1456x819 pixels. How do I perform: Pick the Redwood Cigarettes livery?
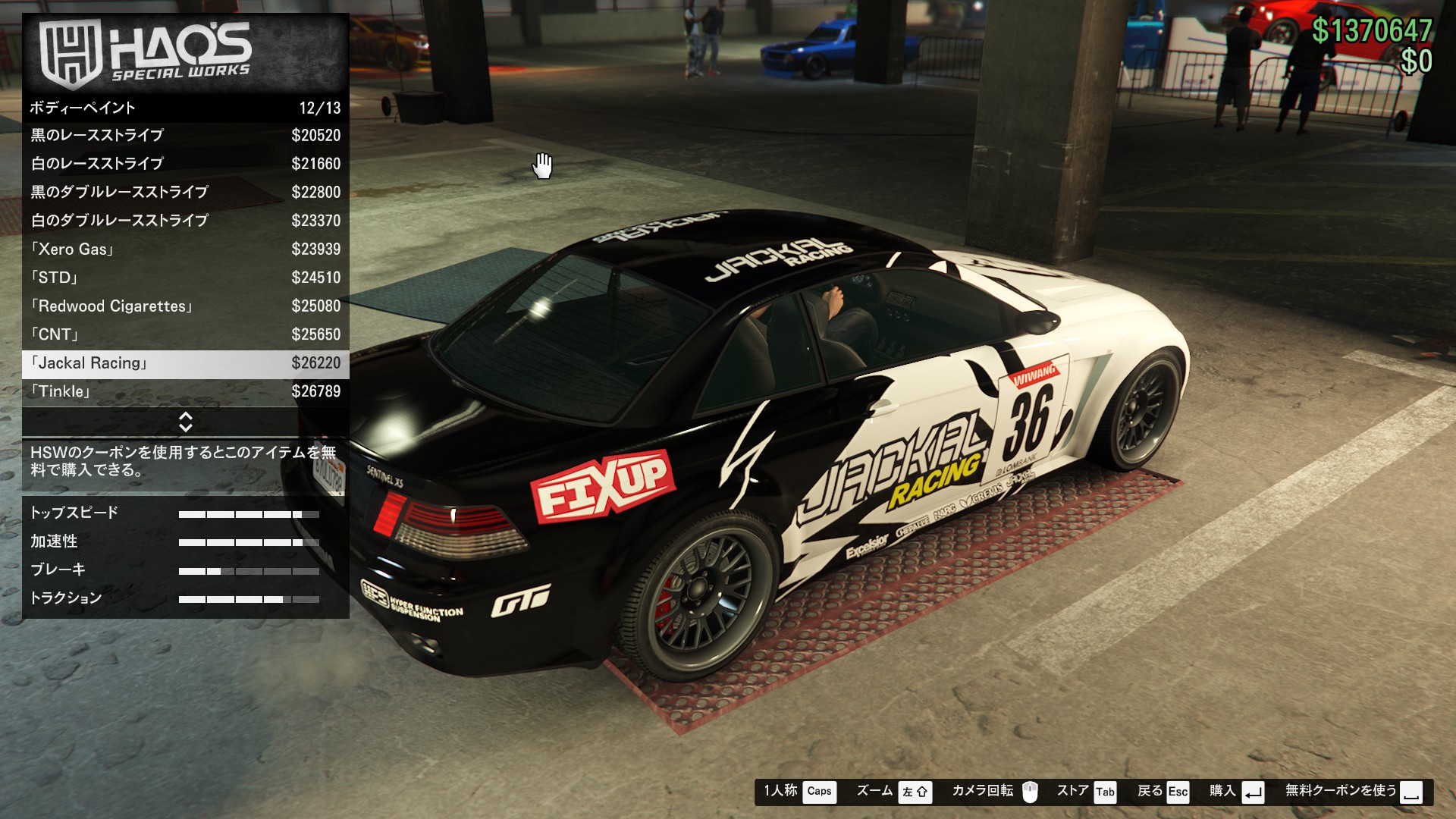coord(185,306)
